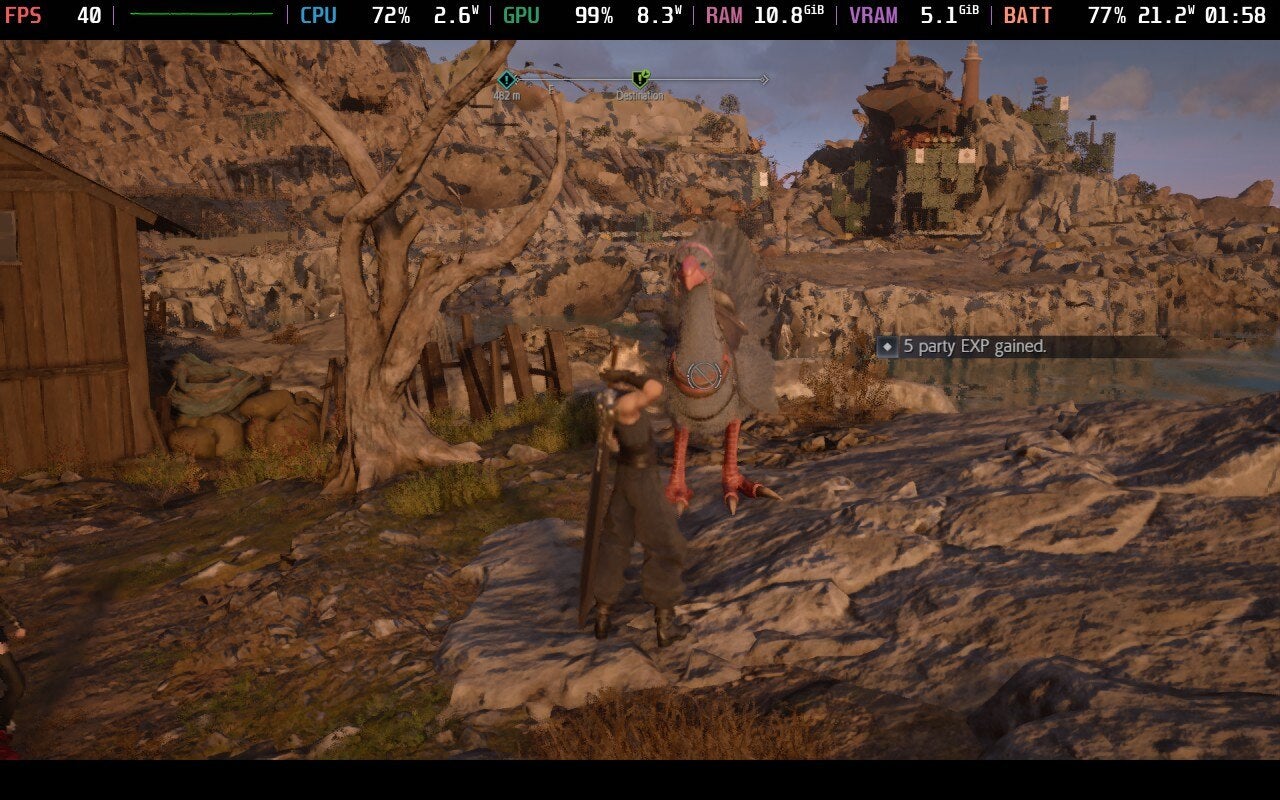Image resolution: width=1280 pixels, height=800 pixels.
Task: Click the 5 party EXP gained notification
Action: 973,348
